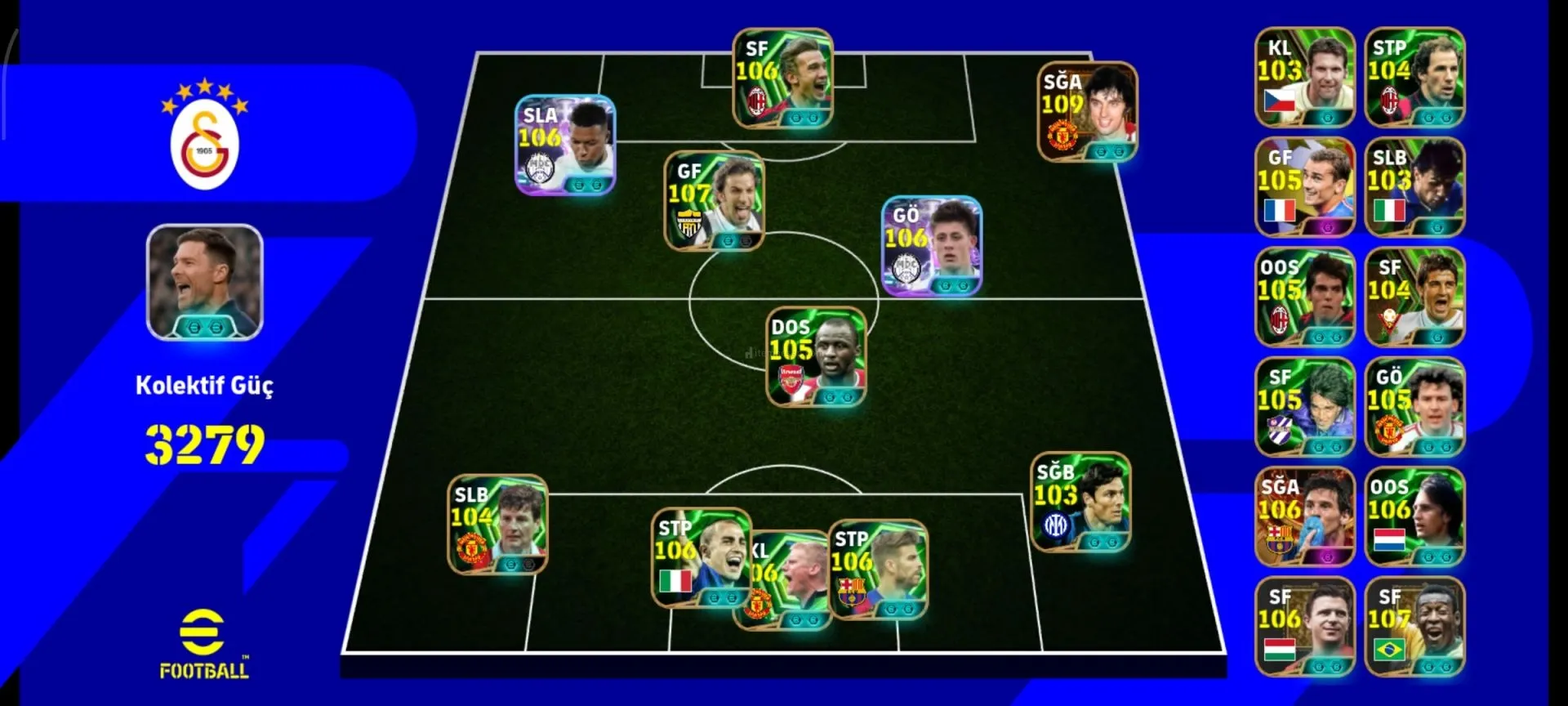Open the manager portrait card

[204, 282]
